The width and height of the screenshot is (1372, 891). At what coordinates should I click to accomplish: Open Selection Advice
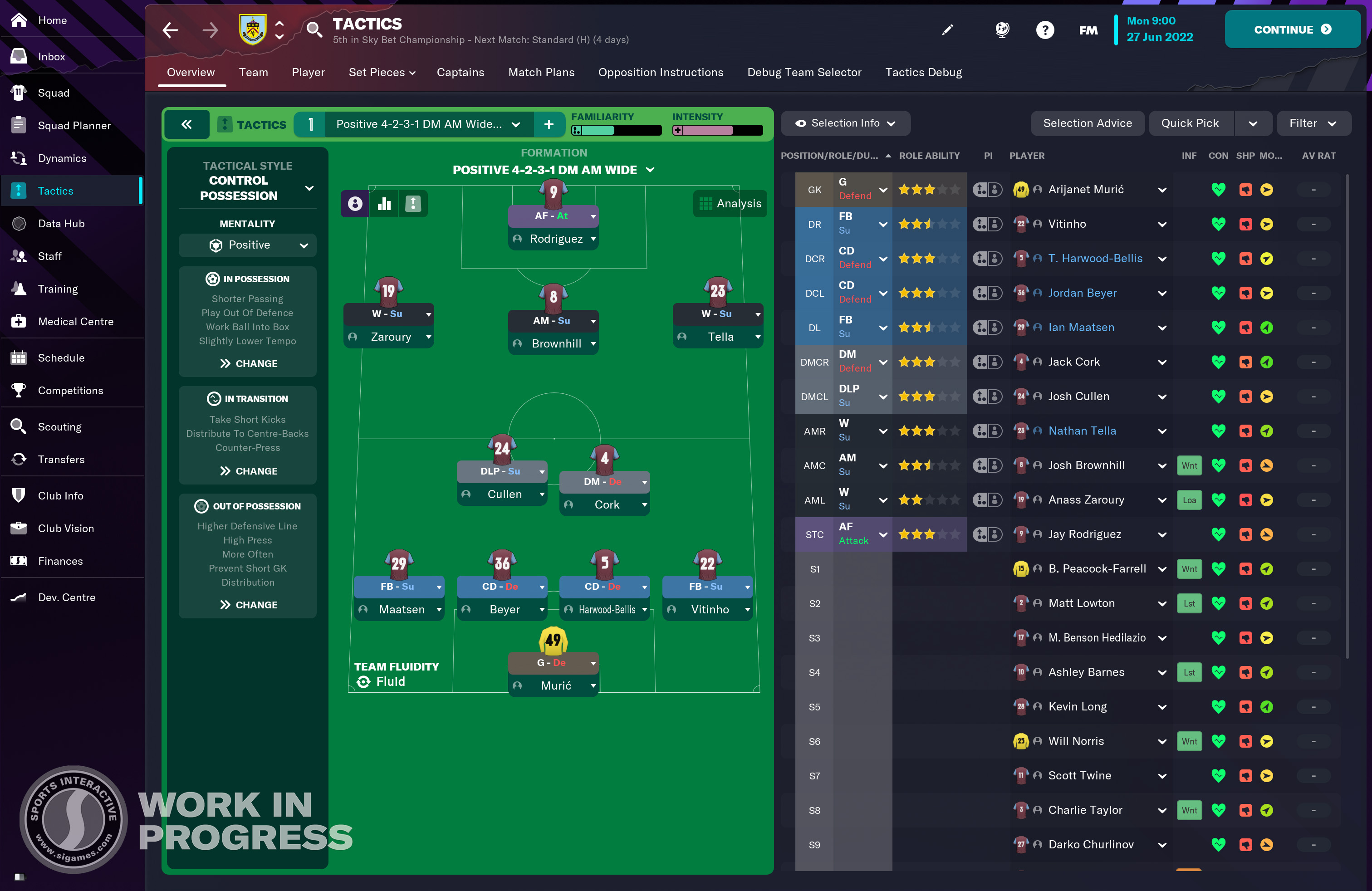click(x=1087, y=123)
